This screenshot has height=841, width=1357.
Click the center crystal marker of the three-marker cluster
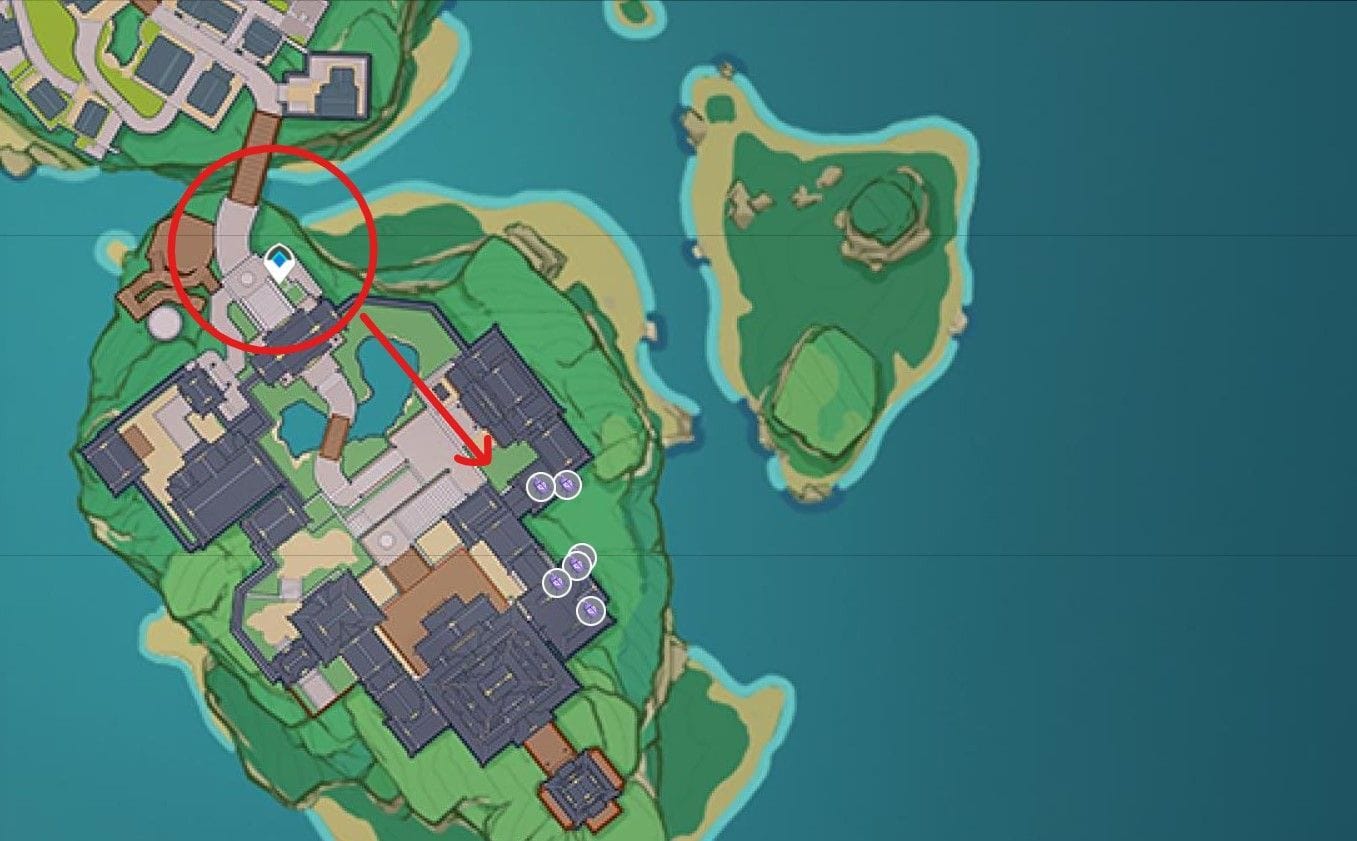(579, 564)
